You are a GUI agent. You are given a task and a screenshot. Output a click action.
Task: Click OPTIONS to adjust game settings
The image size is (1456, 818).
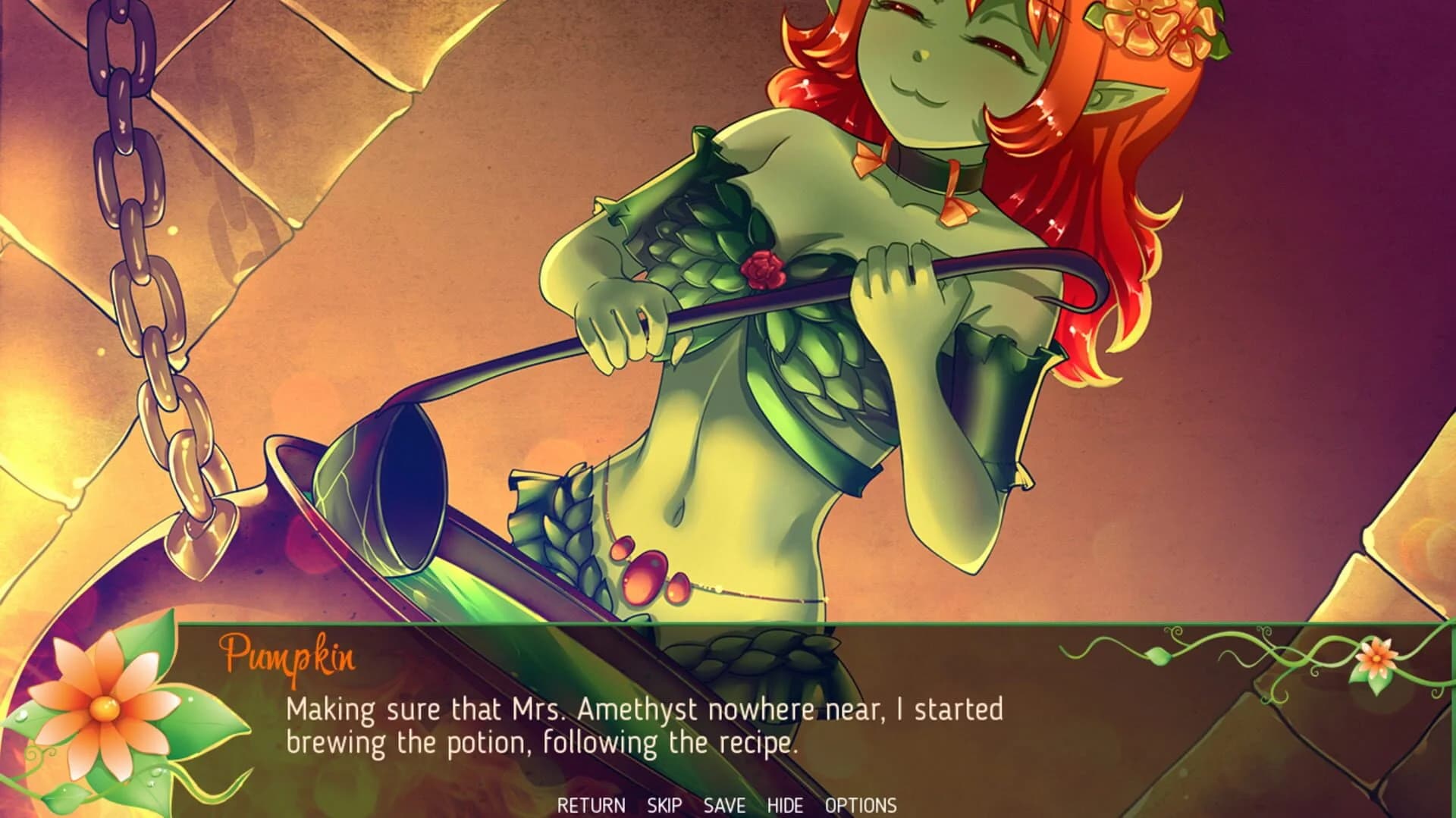coord(861,807)
